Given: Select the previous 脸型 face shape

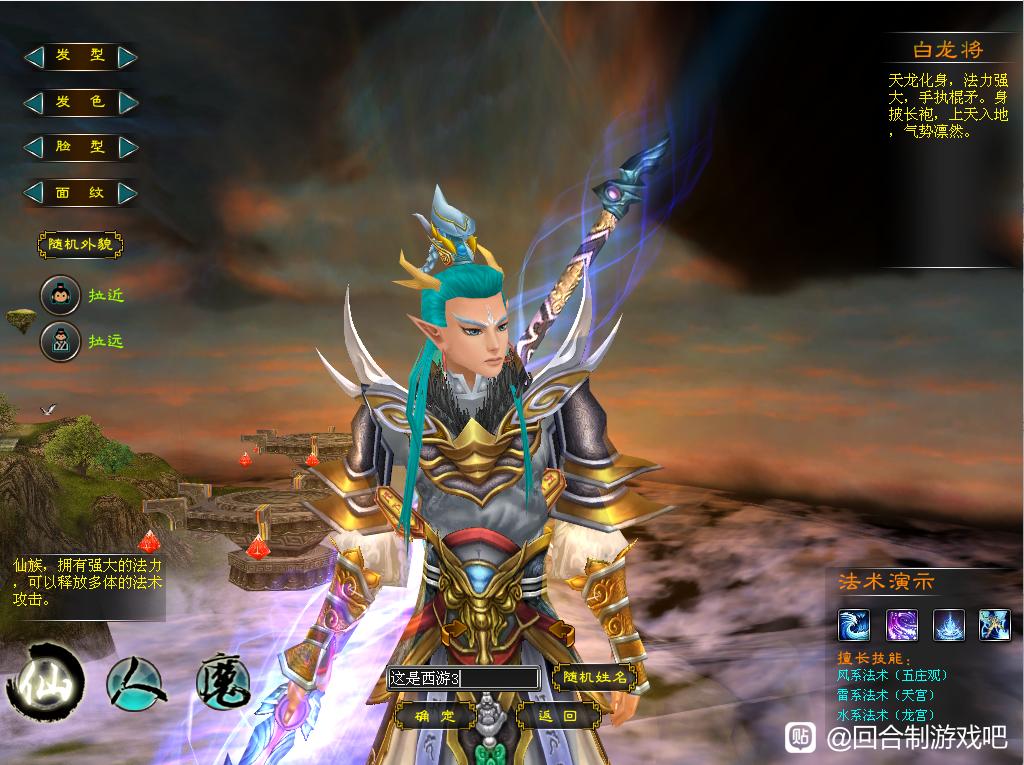Looking at the screenshot, I should coord(34,147).
